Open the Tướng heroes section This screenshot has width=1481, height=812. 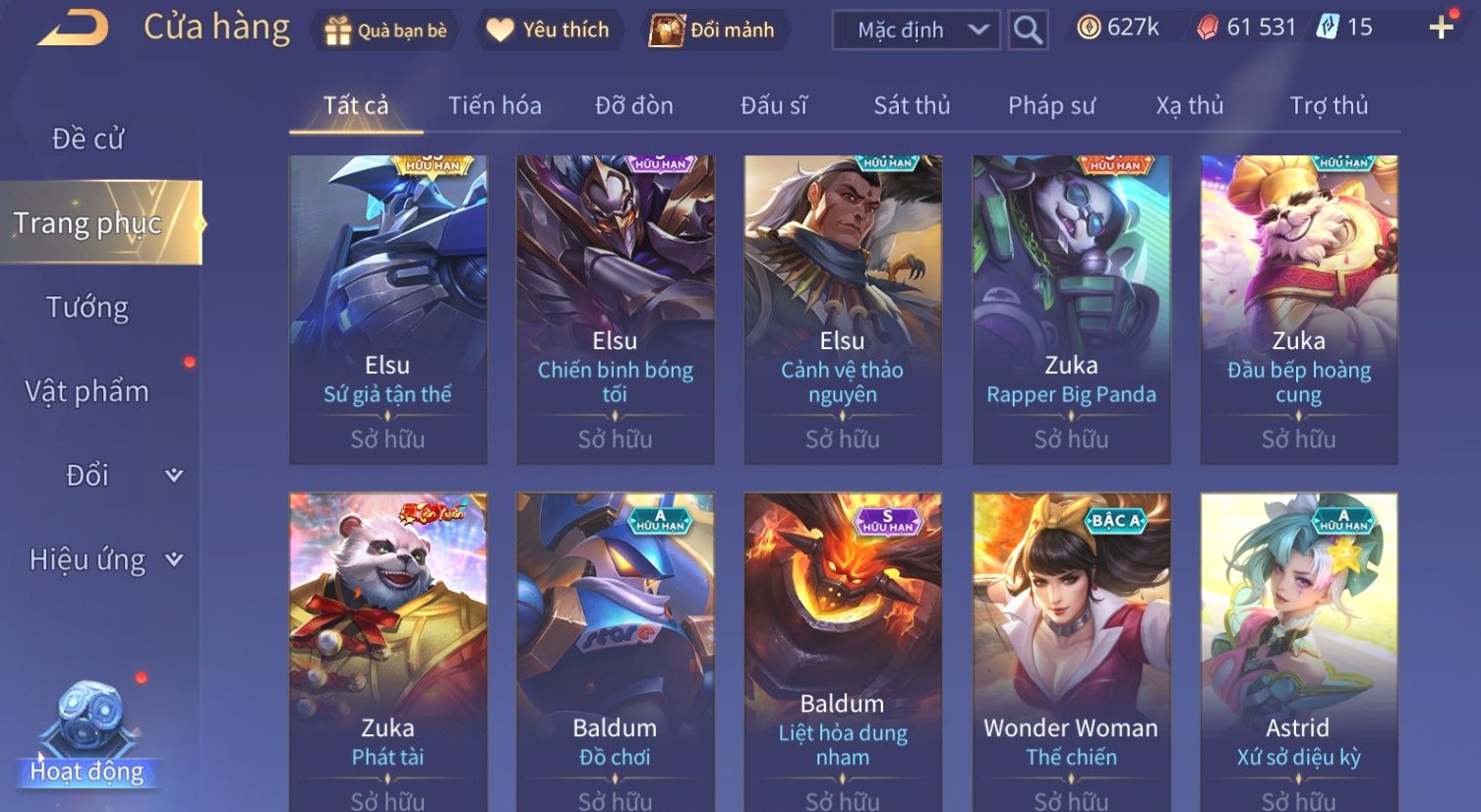point(88,308)
